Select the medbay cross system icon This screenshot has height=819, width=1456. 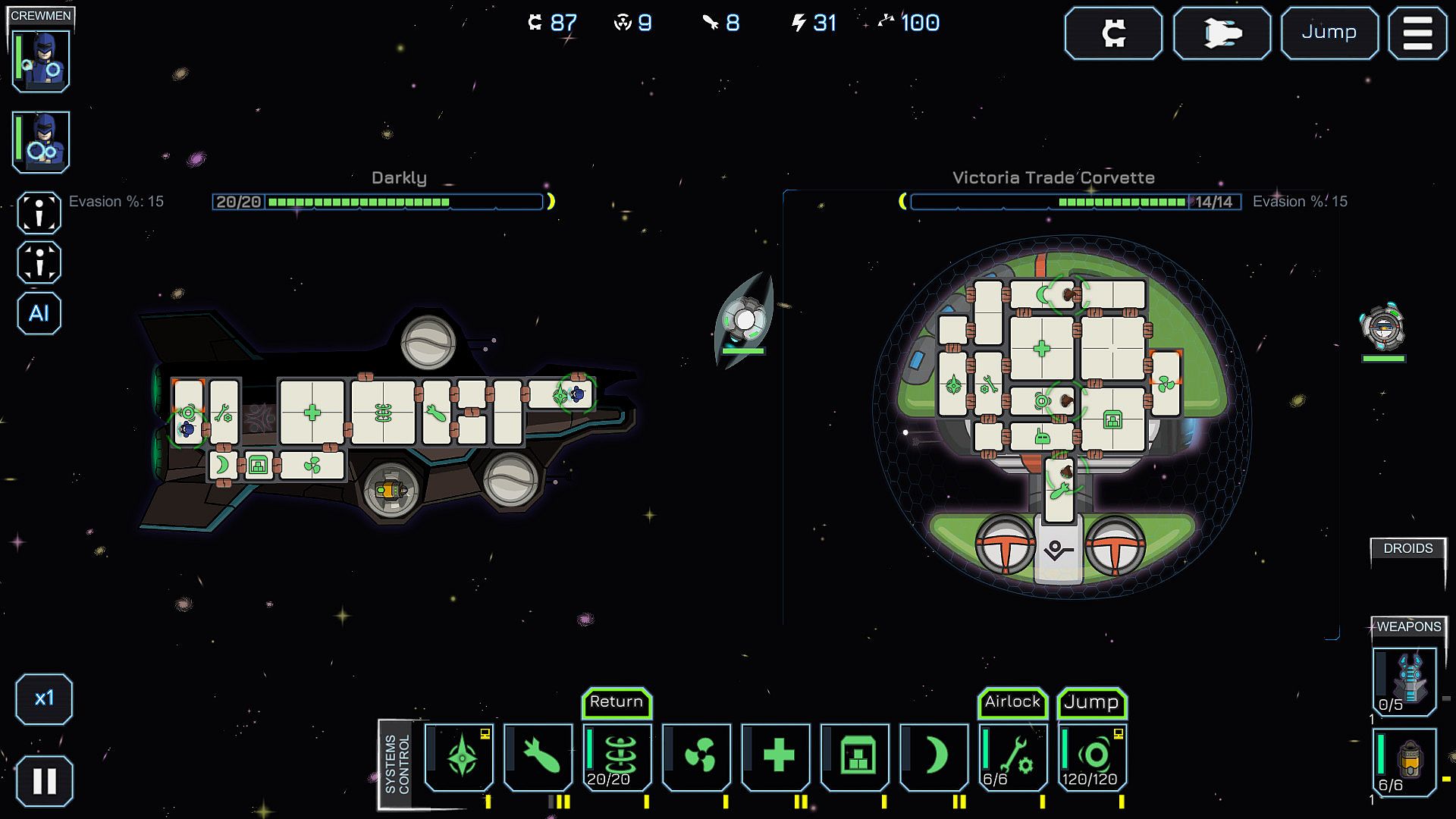click(x=776, y=757)
